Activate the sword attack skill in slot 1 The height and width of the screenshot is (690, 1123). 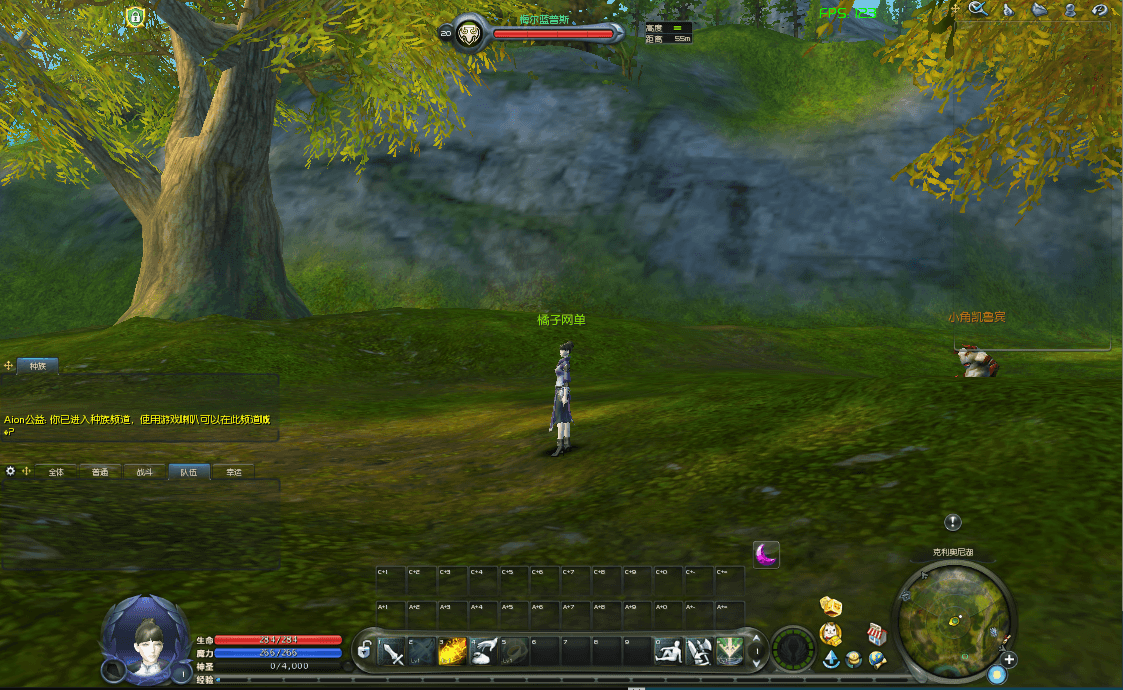point(393,652)
